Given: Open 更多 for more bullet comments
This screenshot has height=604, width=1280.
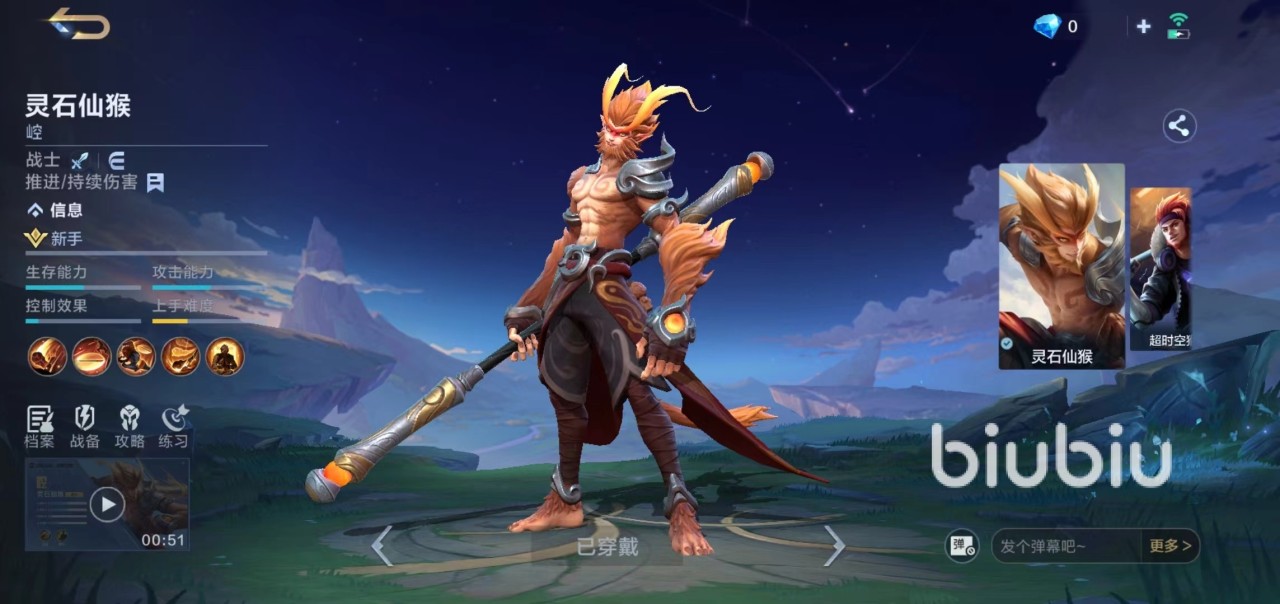Looking at the screenshot, I should (1170, 546).
